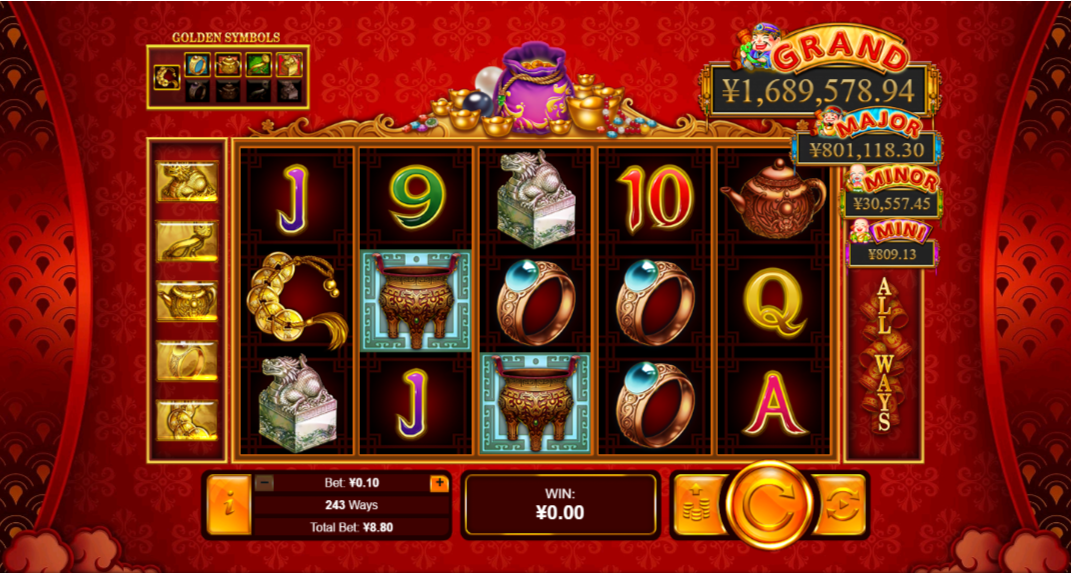Viewport: 1071px width, 573px height.
Task: Increase the bet with the plus button
Action: pyautogui.click(x=439, y=483)
